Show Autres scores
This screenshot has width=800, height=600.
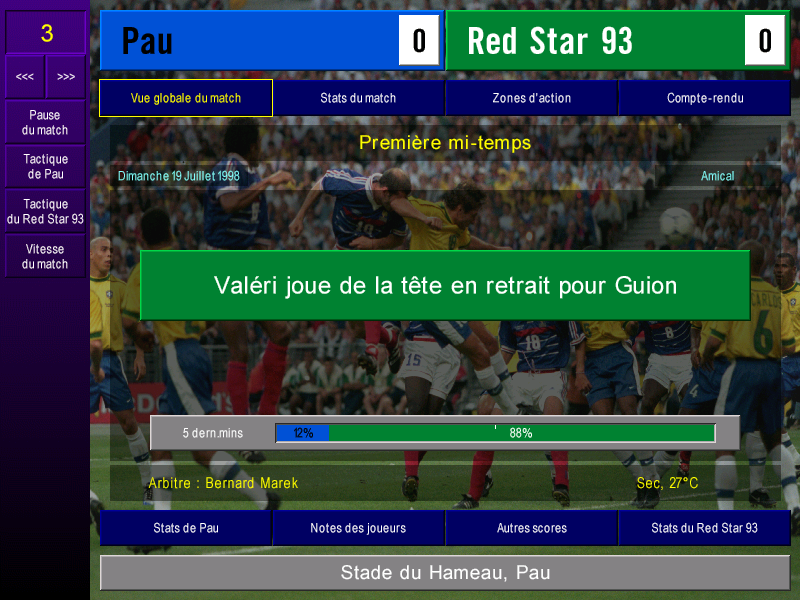531,528
